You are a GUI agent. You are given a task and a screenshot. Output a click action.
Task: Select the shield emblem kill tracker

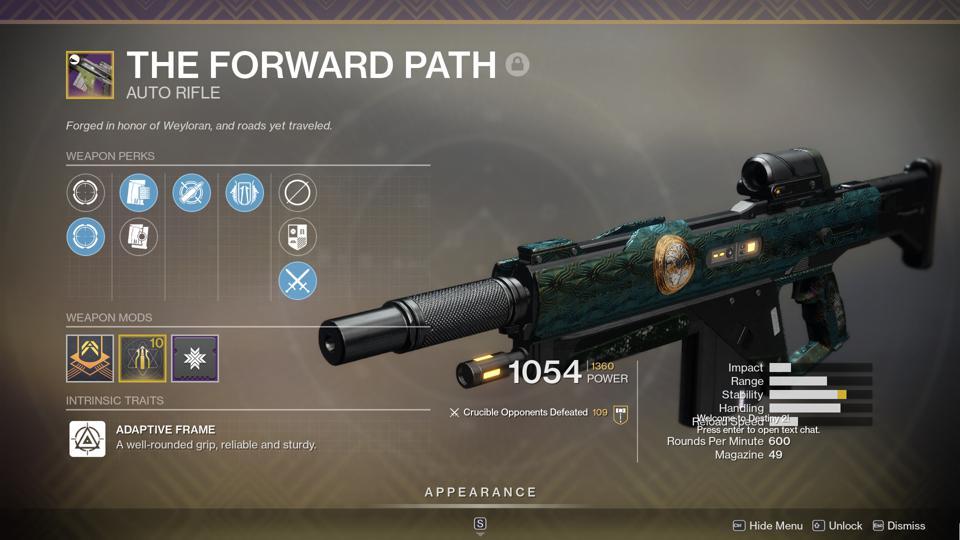coord(298,237)
